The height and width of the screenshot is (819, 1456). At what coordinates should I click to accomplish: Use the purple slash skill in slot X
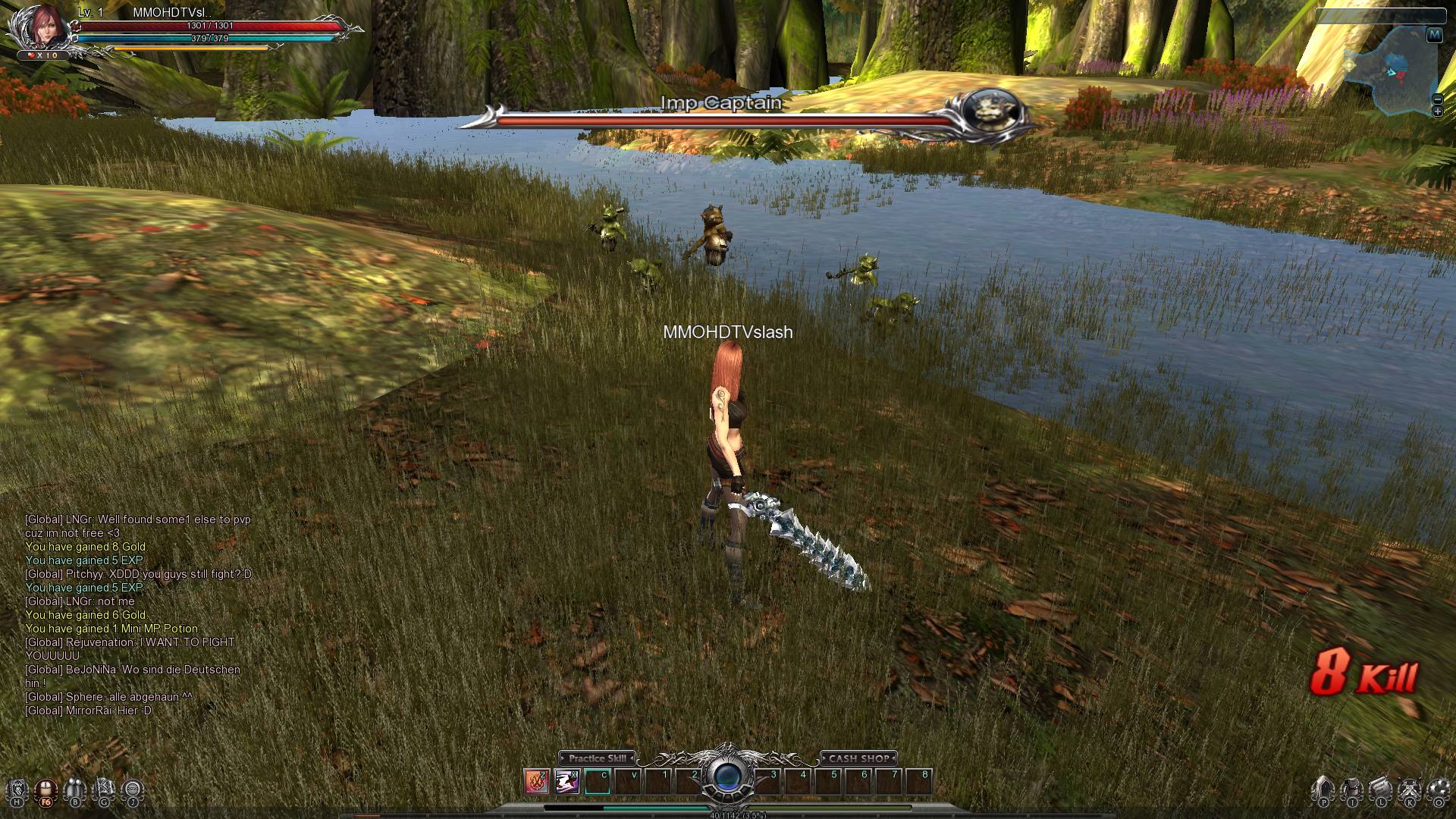[x=567, y=781]
